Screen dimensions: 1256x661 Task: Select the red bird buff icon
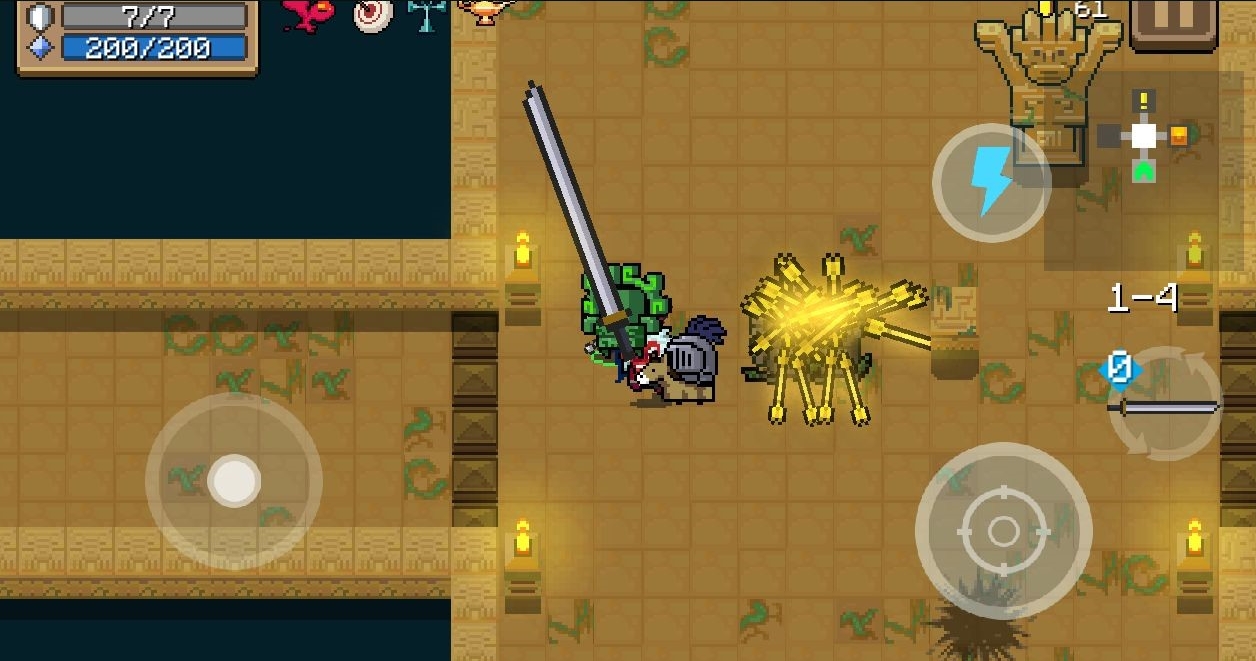(x=309, y=14)
